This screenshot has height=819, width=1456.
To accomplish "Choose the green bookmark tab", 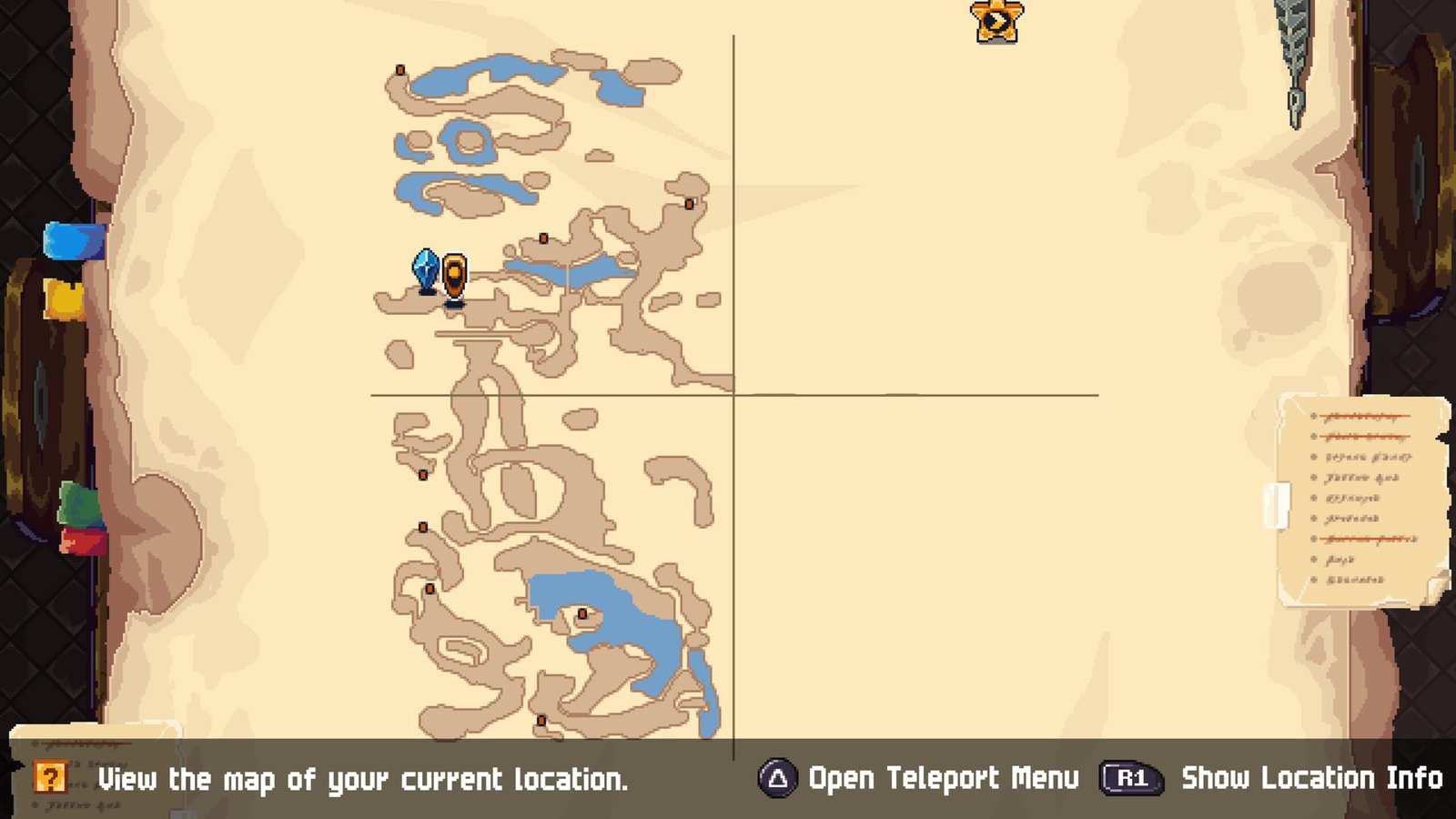I will [x=80, y=506].
